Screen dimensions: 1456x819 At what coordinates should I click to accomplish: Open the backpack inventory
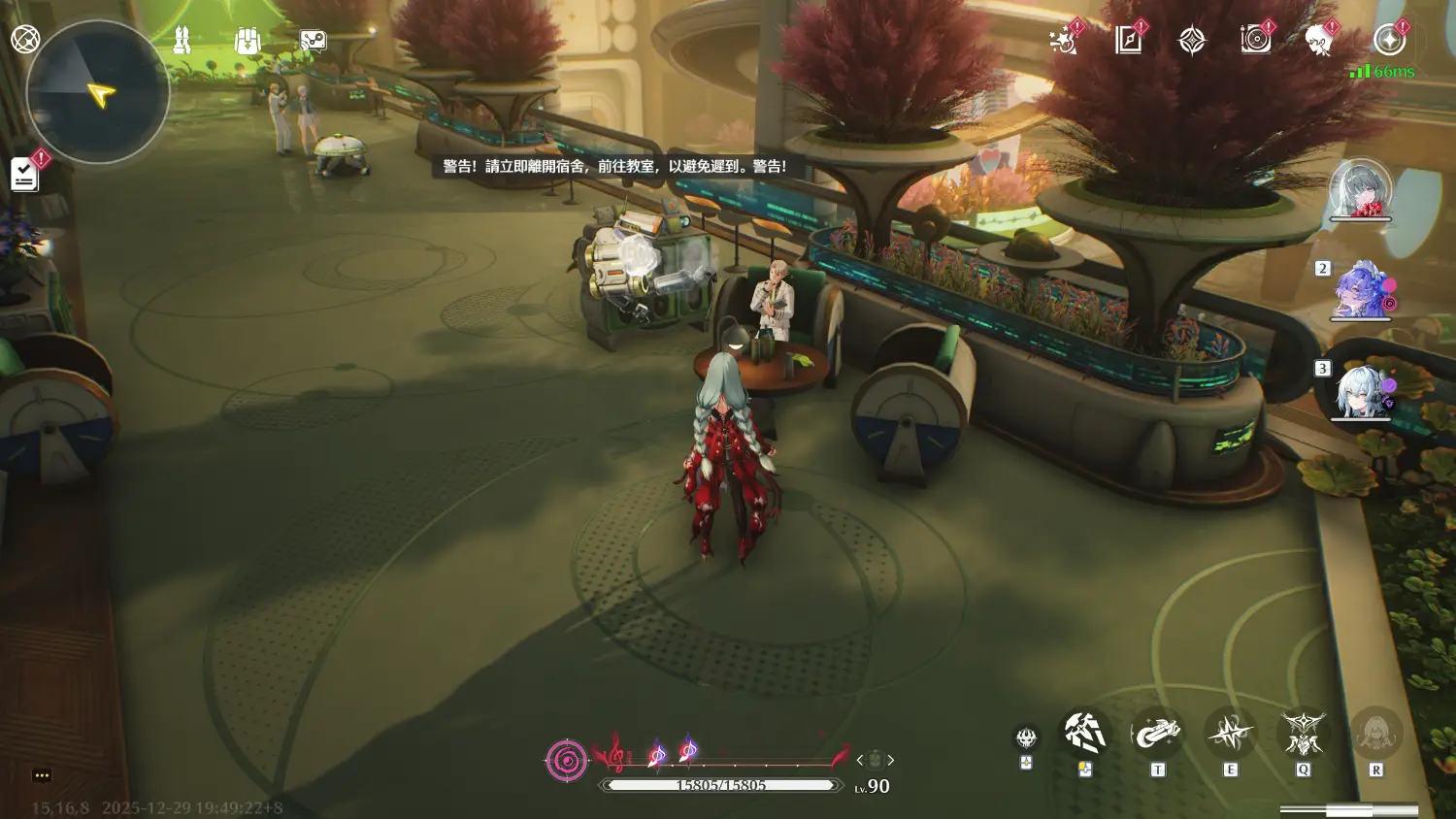(x=248, y=41)
